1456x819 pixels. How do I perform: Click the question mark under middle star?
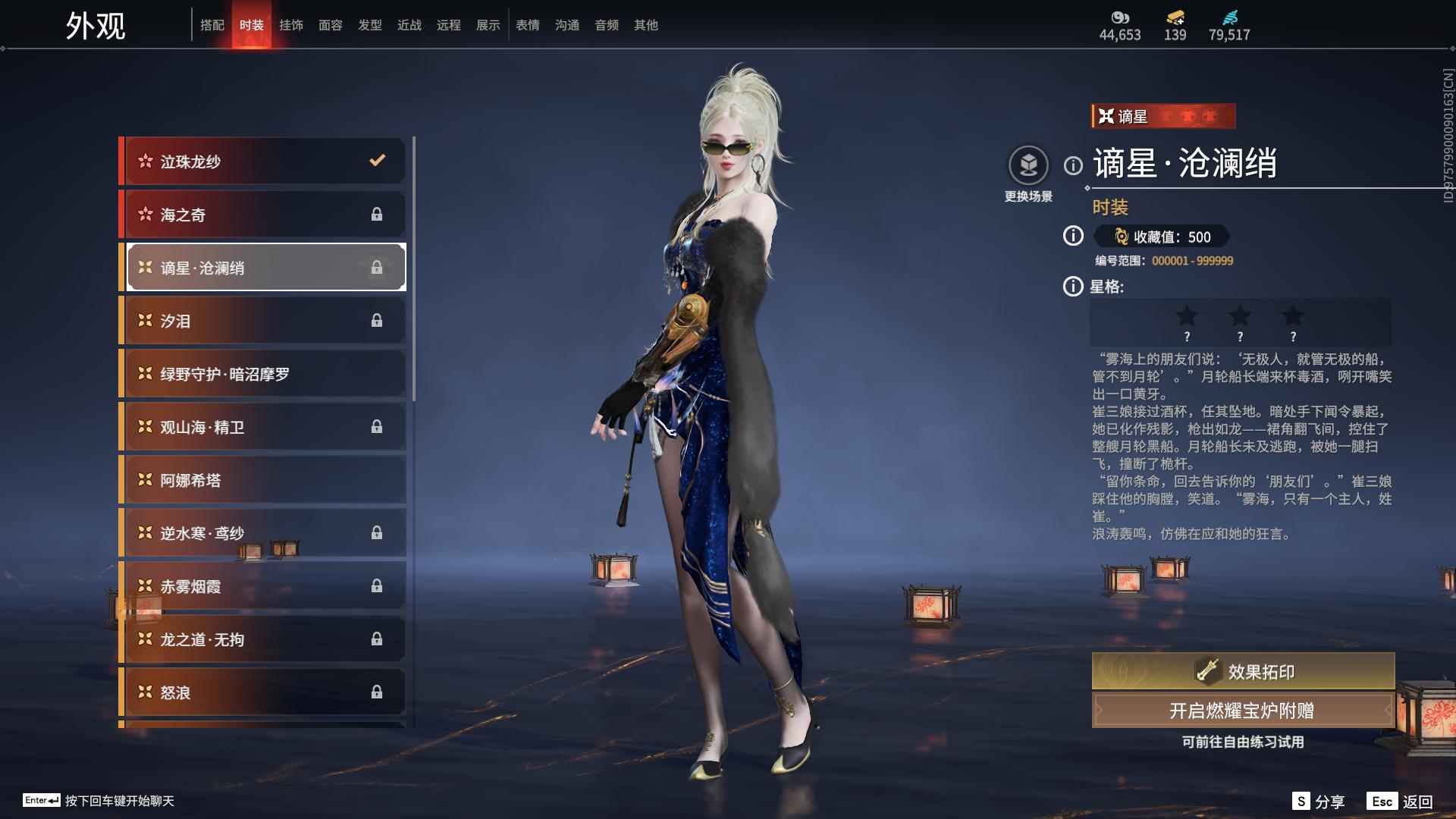(1241, 336)
